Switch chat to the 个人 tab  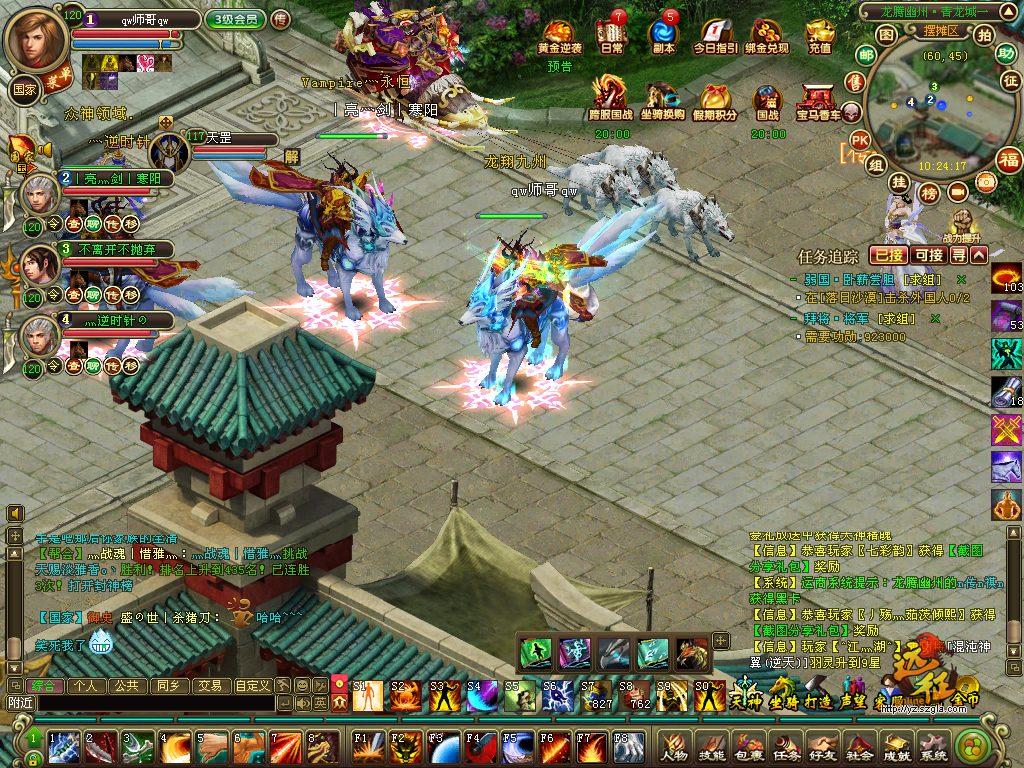coord(86,686)
